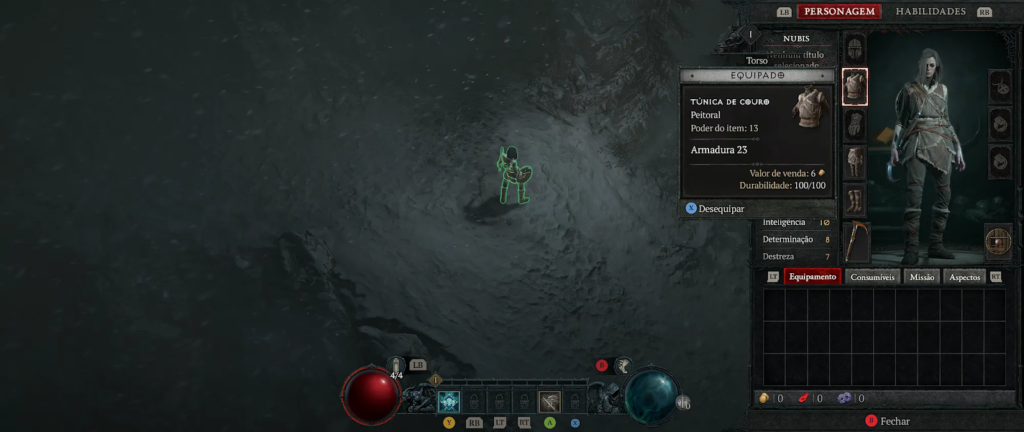This screenshot has height=432, width=1024.
Task: Select the leg armor equipment slot
Action: (x=855, y=161)
